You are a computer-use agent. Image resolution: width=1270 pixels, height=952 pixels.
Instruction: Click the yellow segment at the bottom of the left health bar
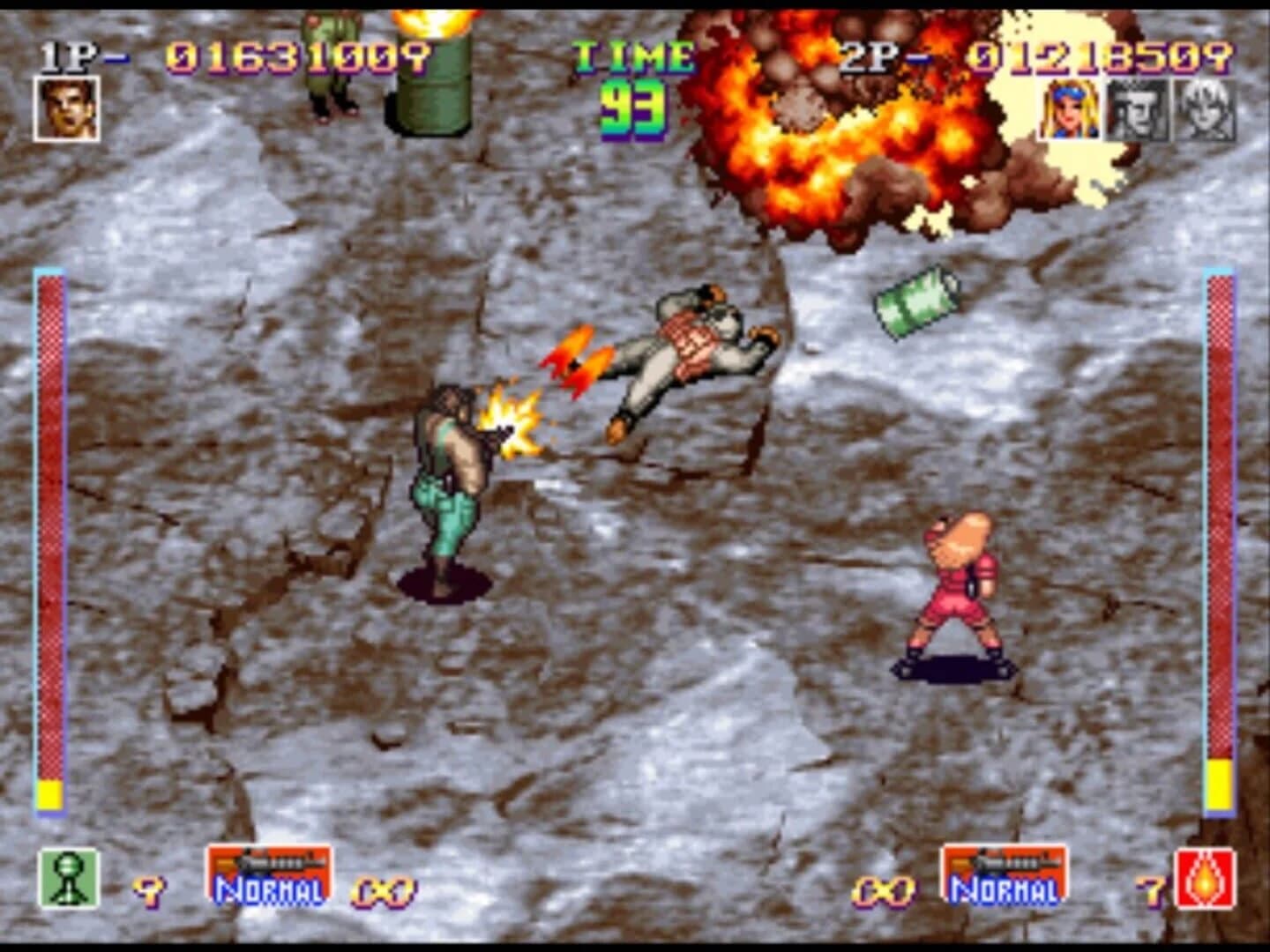coord(49,793)
